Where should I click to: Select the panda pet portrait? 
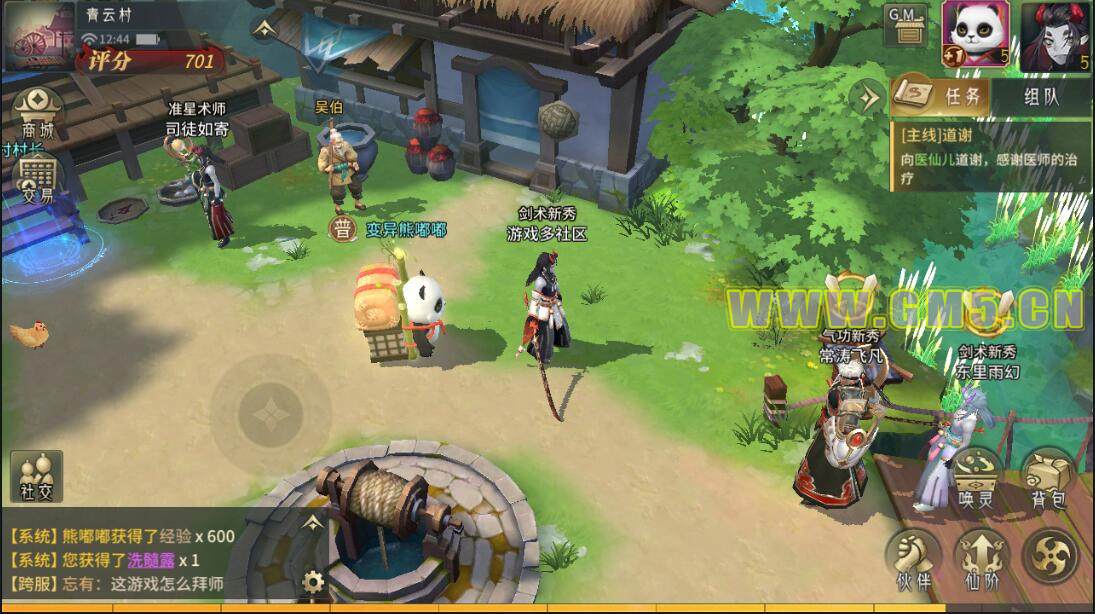975,34
